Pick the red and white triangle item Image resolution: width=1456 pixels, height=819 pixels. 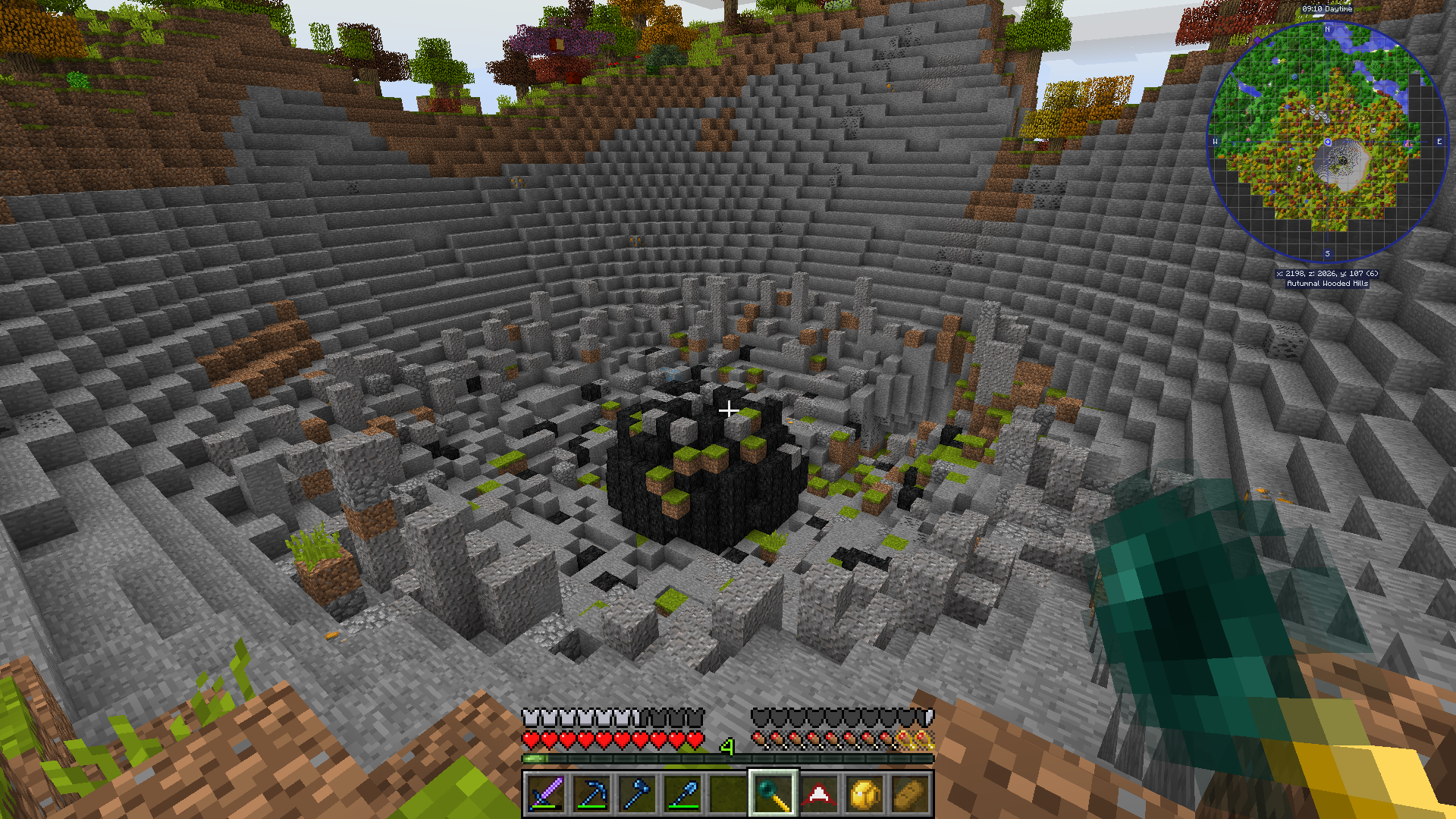point(819,794)
